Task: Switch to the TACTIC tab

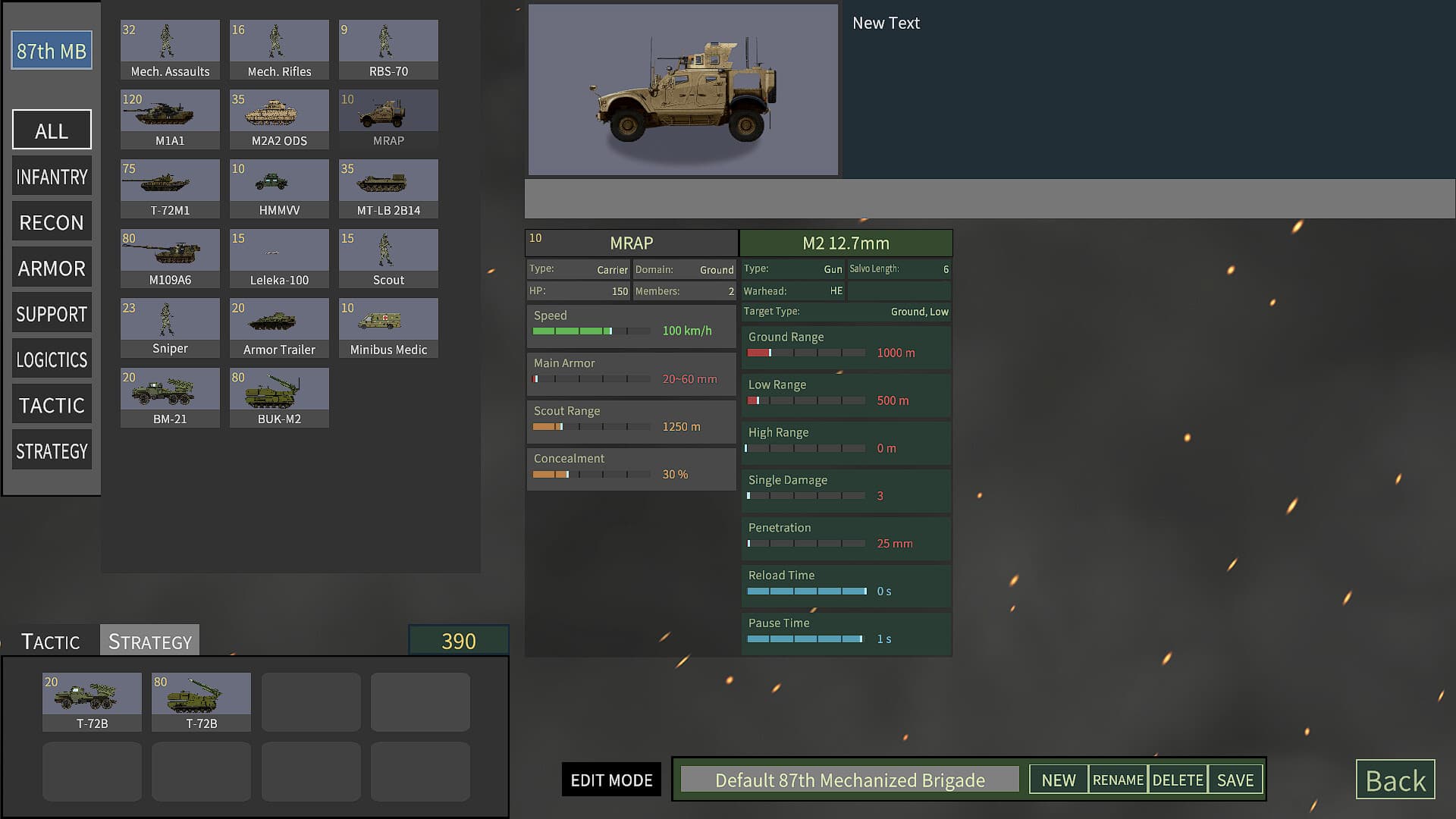Action: [x=49, y=642]
